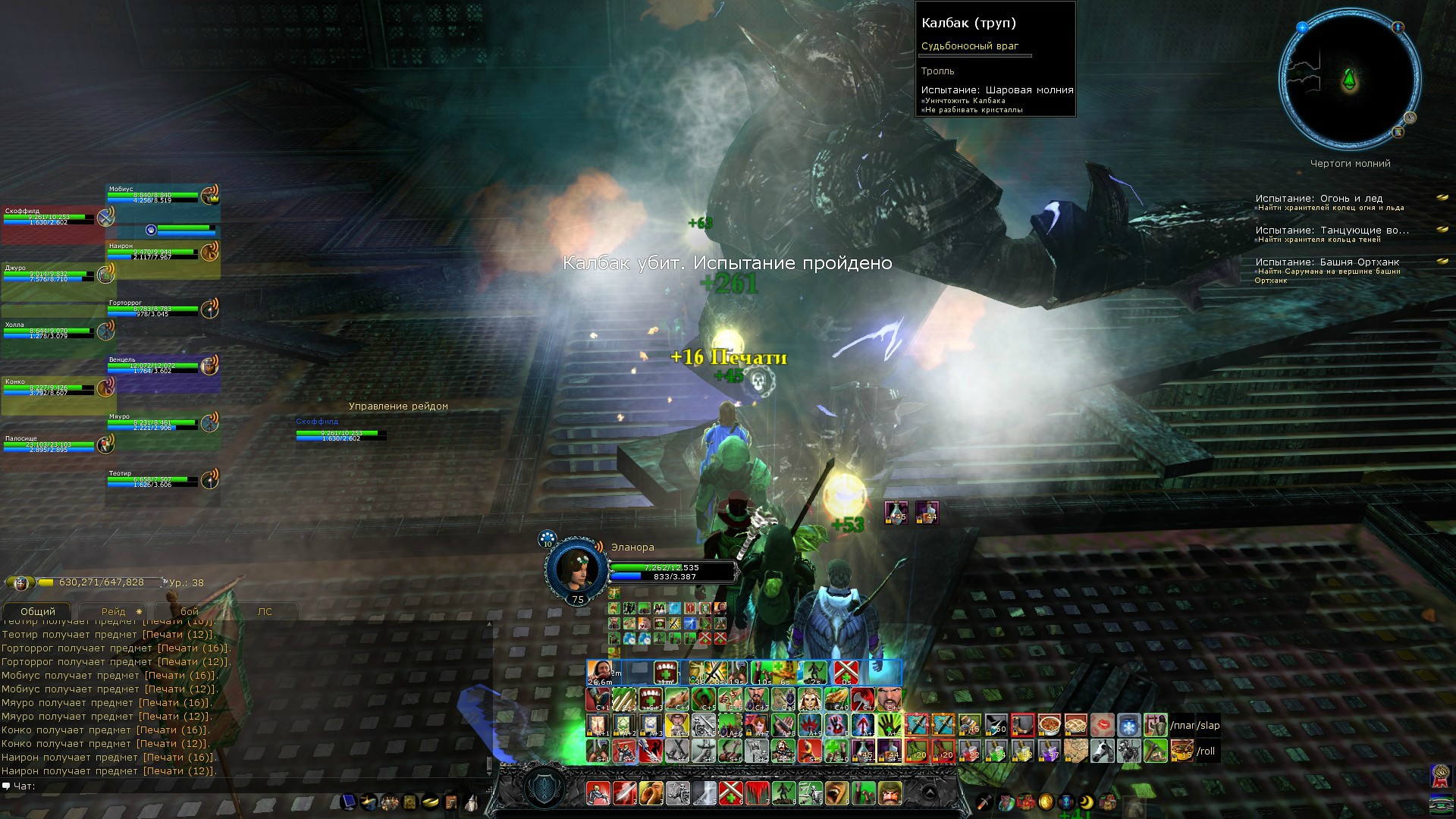Image resolution: width=1456 pixels, height=819 pixels.
Task: Activate the blue snowflake quickslot
Action: pyautogui.click(x=1128, y=726)
